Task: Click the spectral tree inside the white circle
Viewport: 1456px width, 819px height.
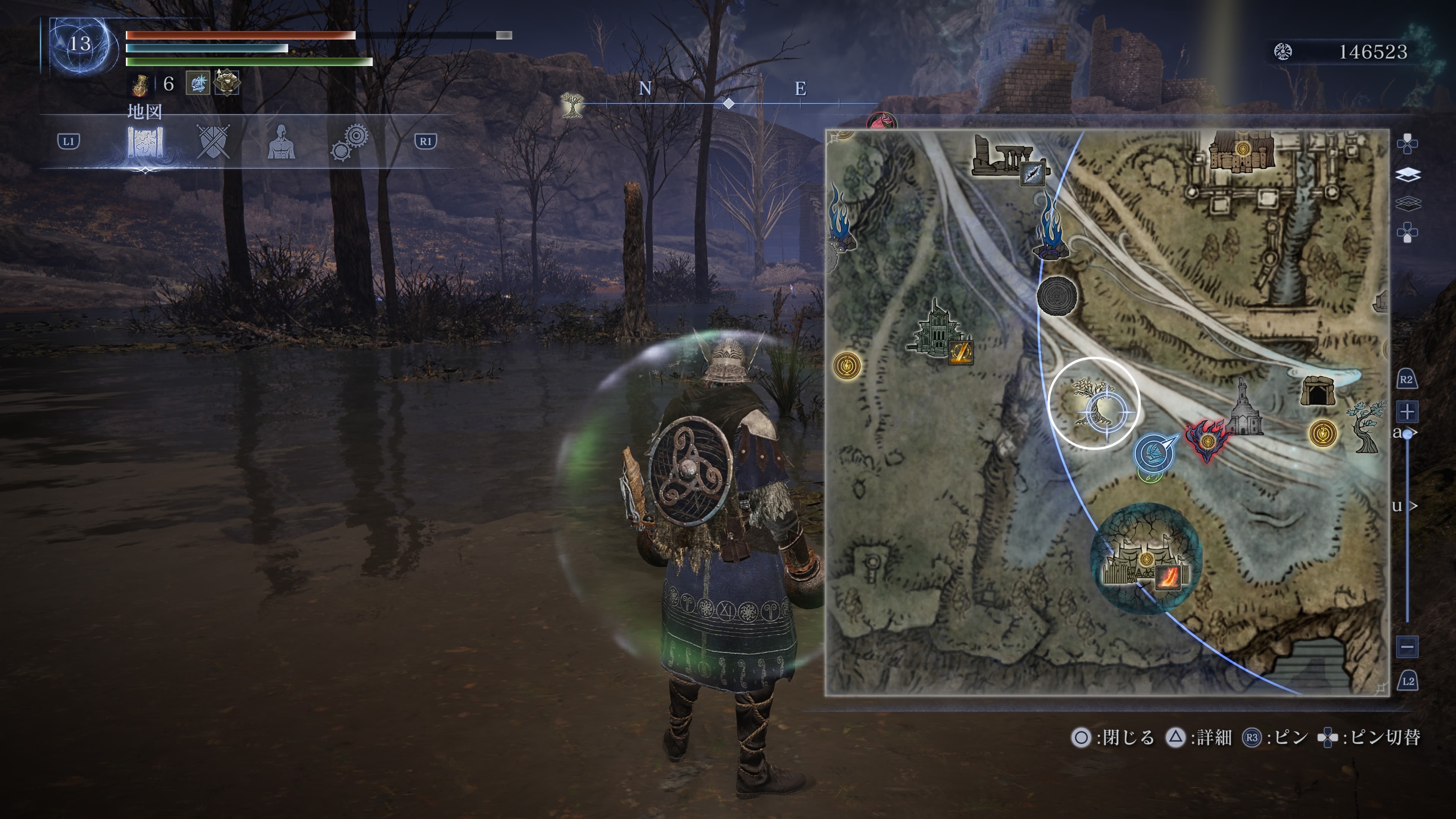Action: 1094,403
